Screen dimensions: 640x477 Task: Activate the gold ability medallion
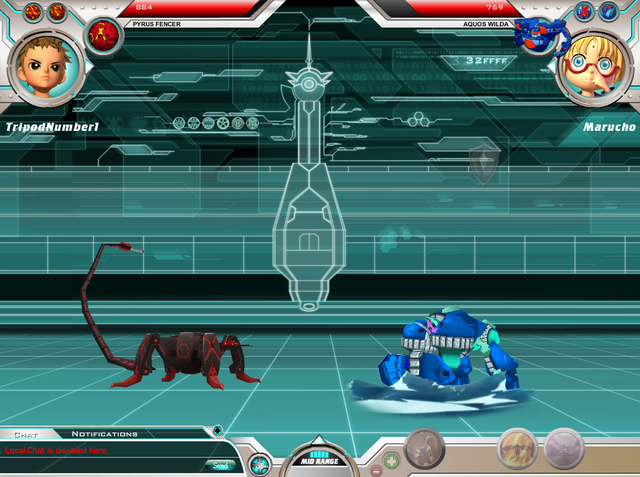point(517,448)
